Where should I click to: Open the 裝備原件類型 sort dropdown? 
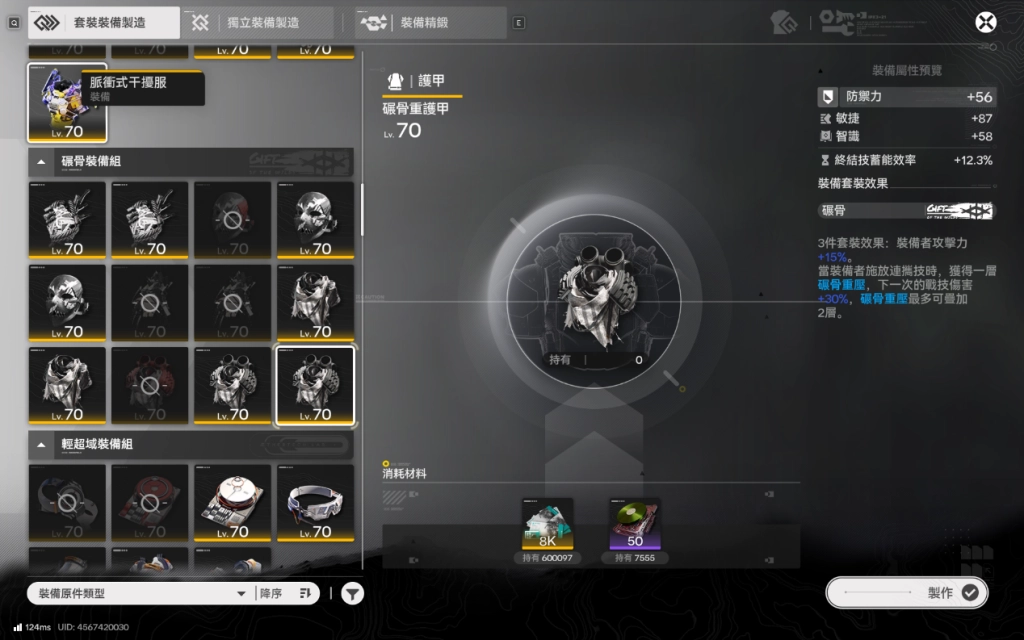(x=140, y=594)
